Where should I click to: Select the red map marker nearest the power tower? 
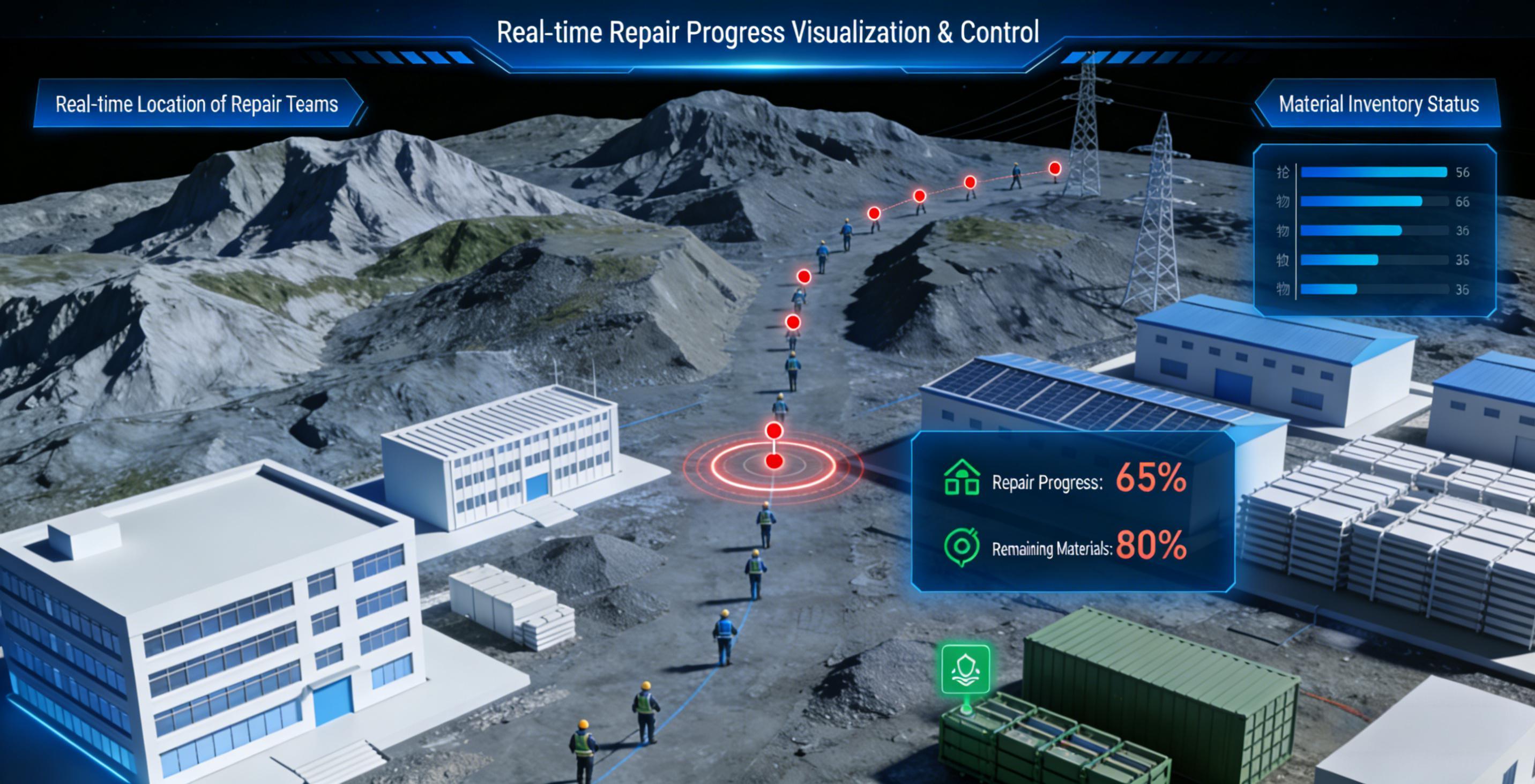[x=1055, y=169]
